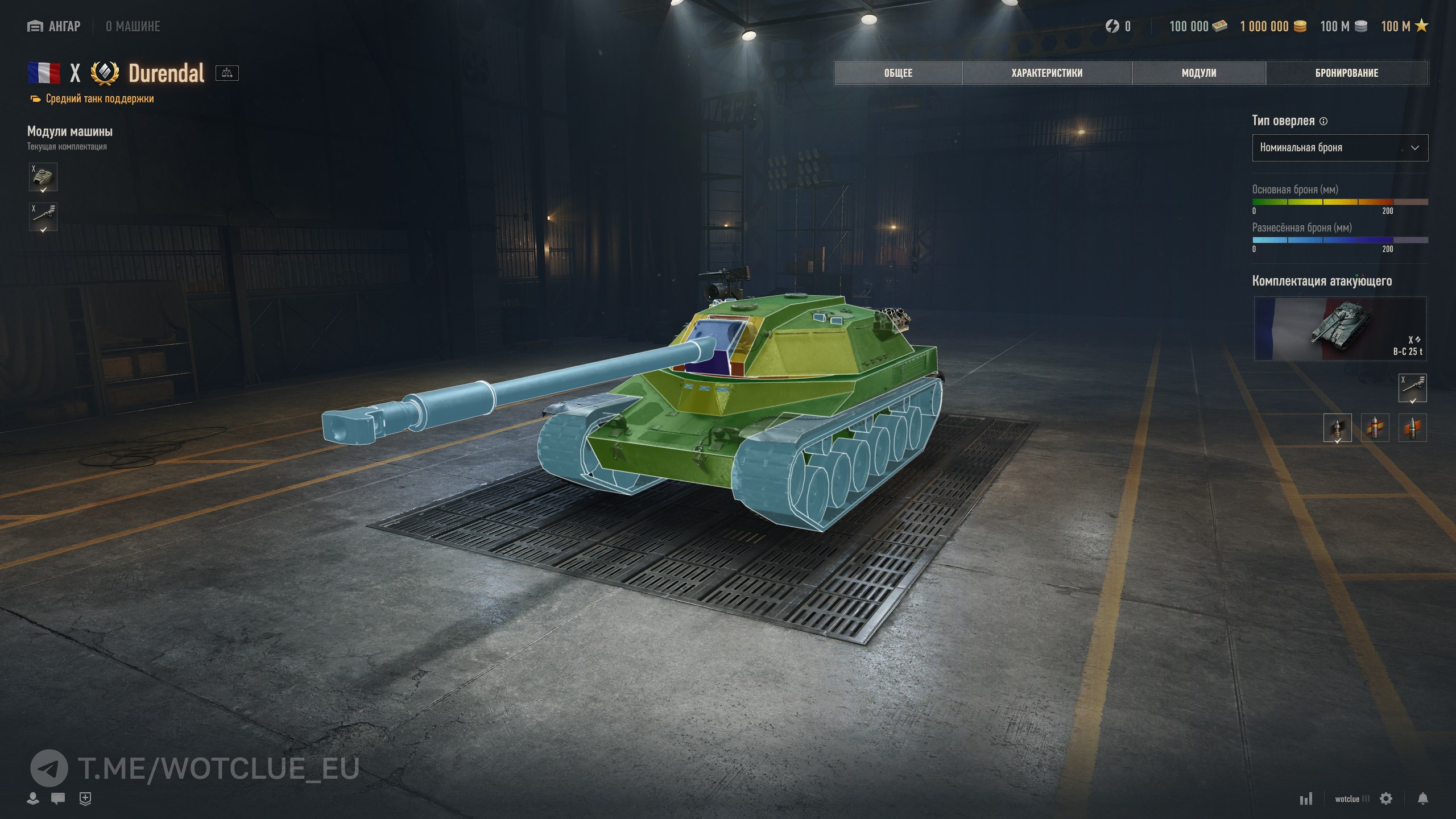Select the Бронирование armor tab
1456x819 pixels.
1346,73
